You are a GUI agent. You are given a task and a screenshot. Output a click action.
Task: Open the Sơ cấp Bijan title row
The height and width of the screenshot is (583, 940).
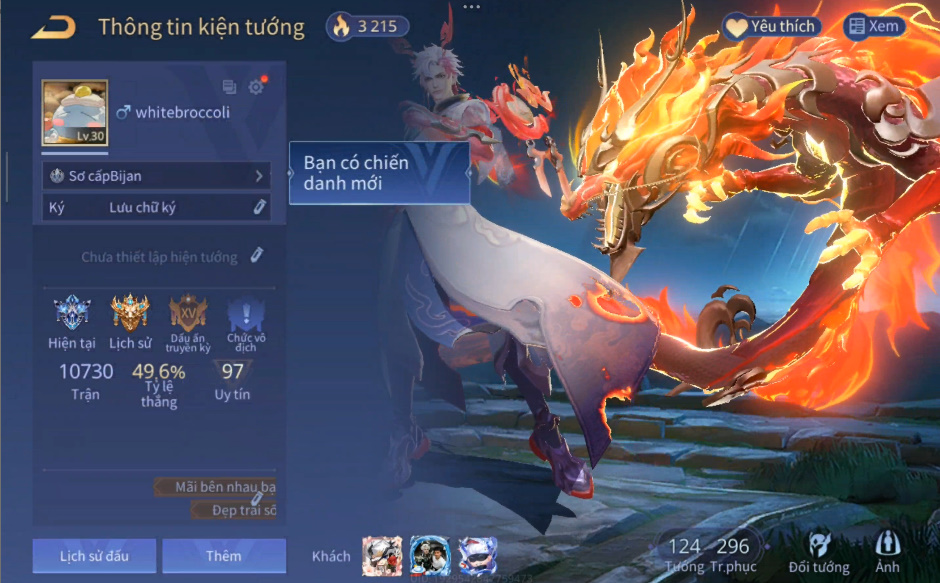point(157,176)
